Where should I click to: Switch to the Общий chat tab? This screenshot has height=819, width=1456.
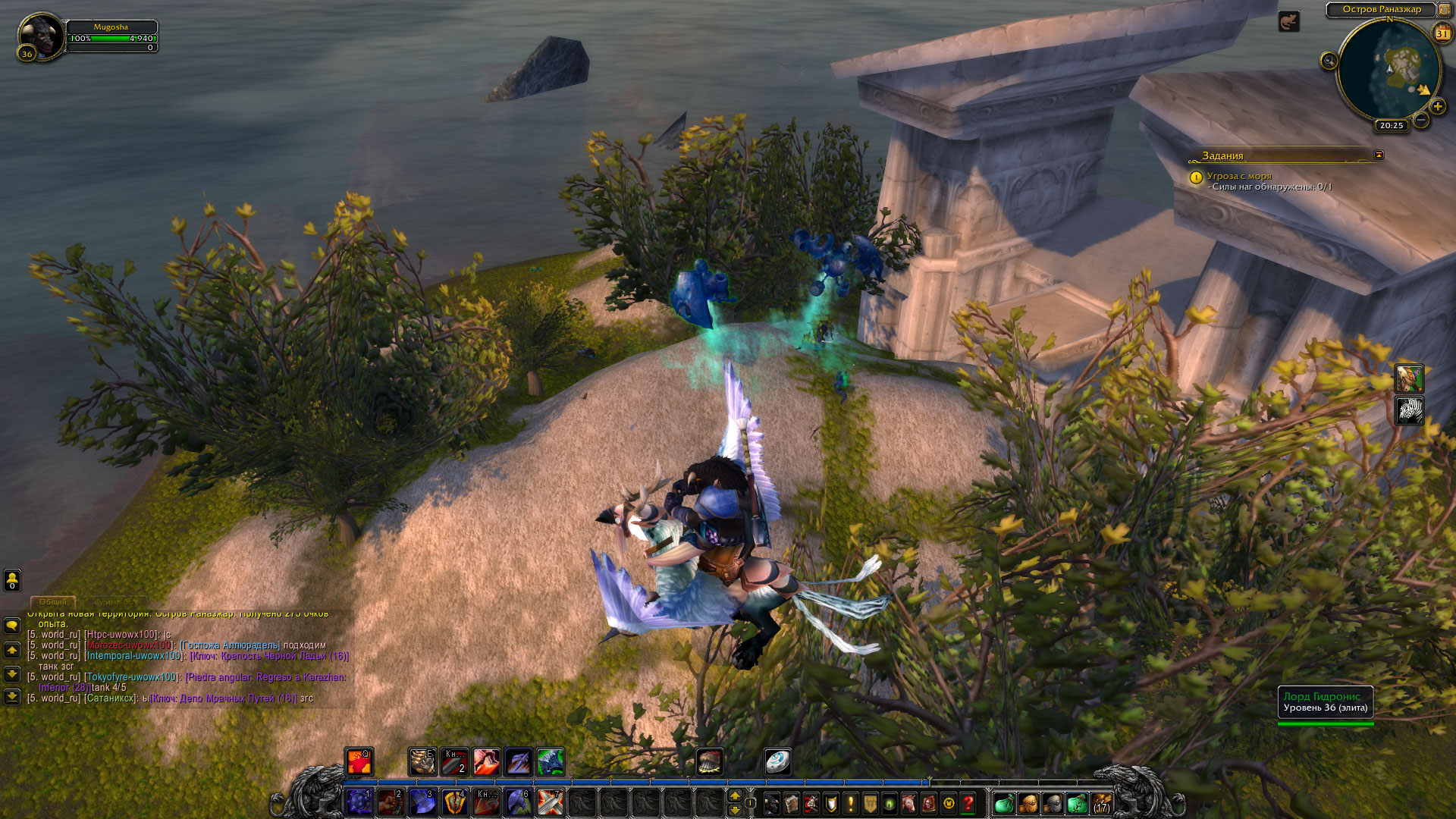point(53,601)
